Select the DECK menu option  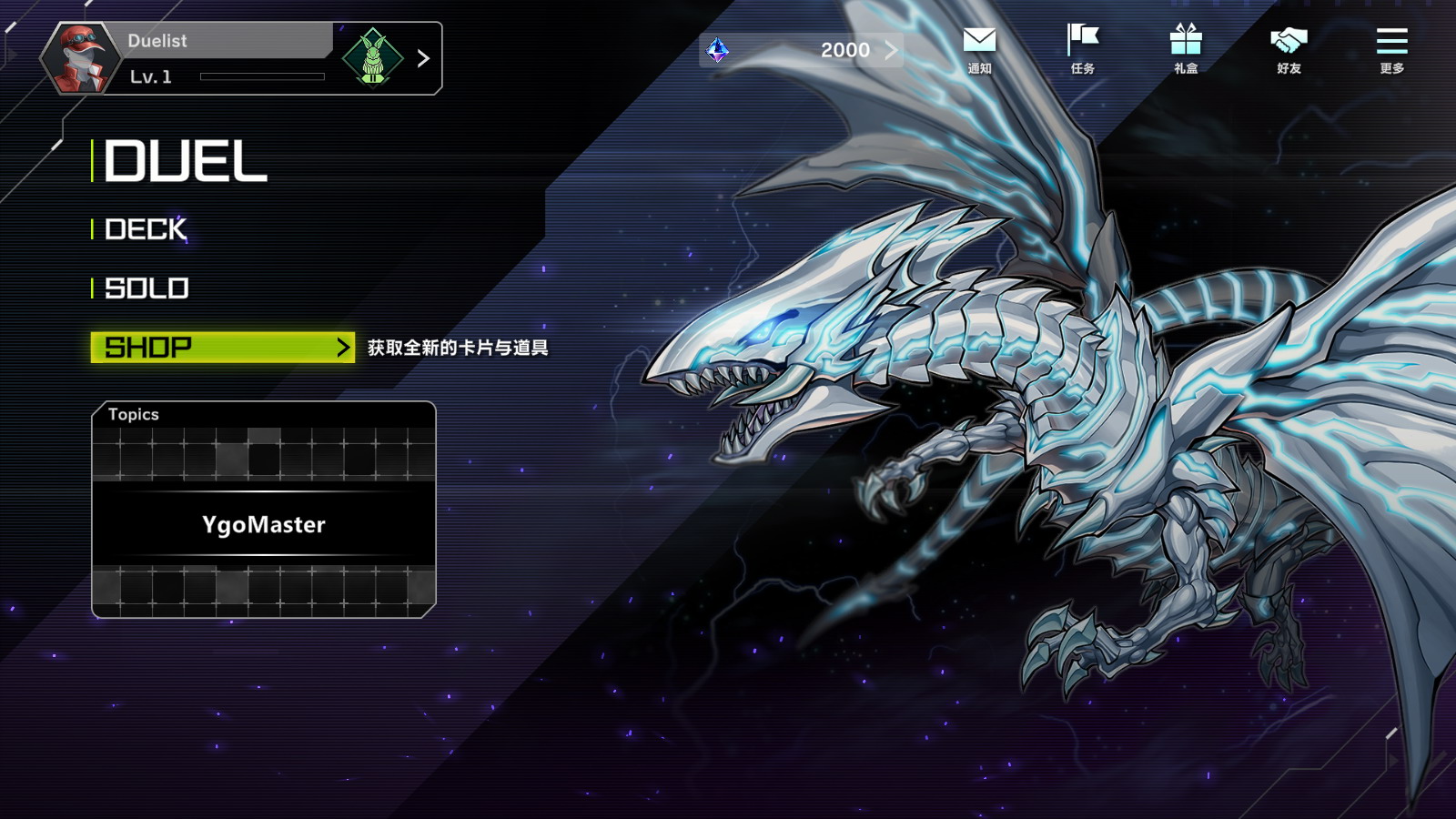click(146, 229)
